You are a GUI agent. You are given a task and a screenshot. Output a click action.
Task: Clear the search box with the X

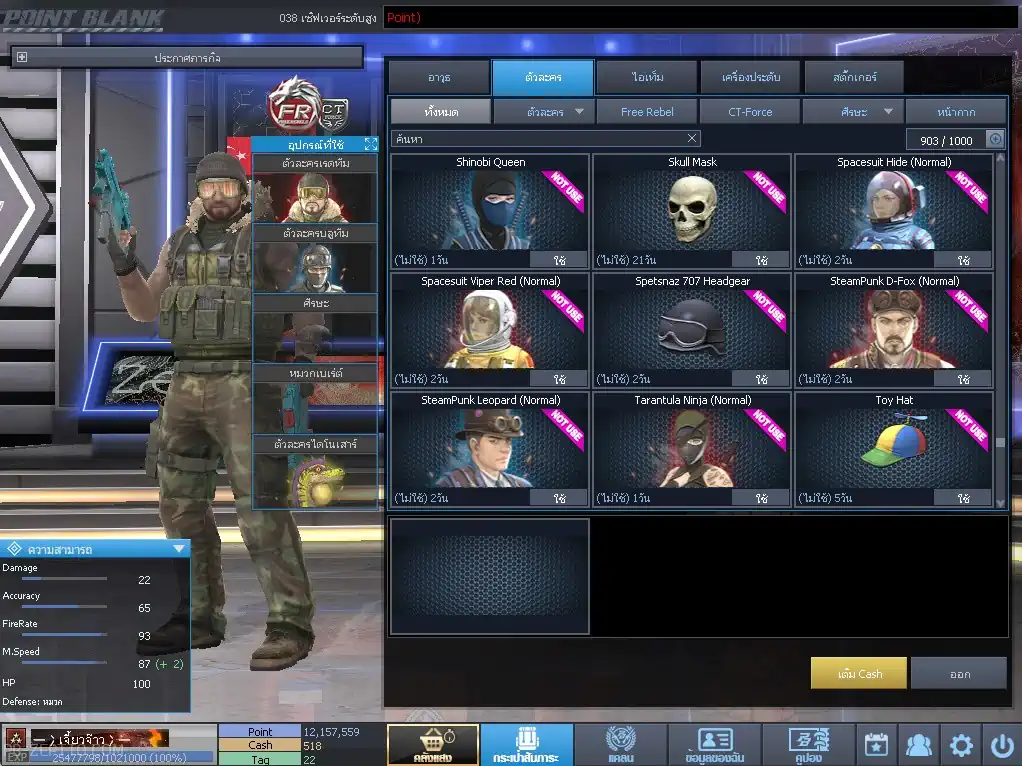click(x=692, y=139)
